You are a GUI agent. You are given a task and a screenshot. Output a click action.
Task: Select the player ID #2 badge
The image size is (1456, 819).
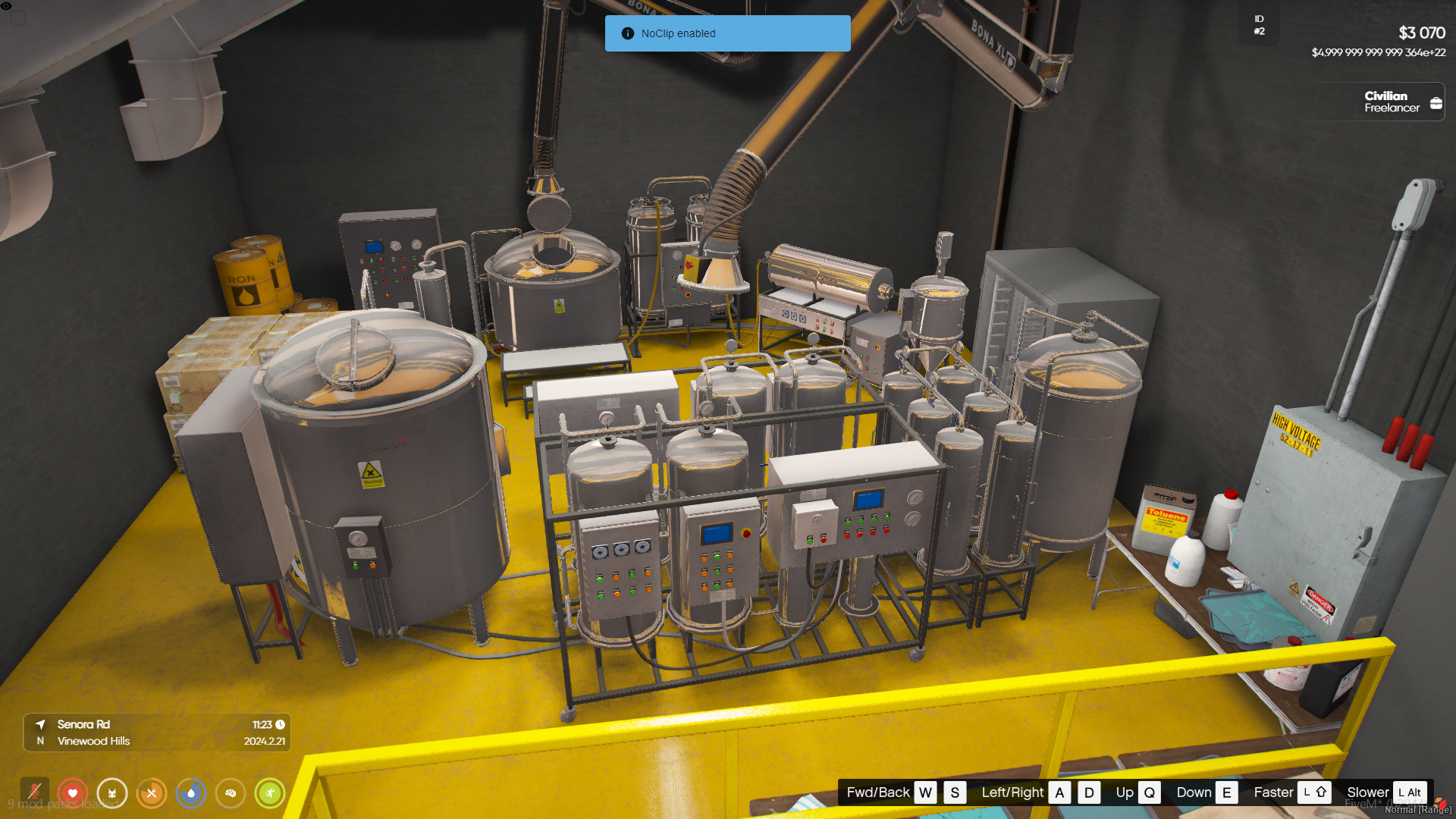tap(1259, 25)
